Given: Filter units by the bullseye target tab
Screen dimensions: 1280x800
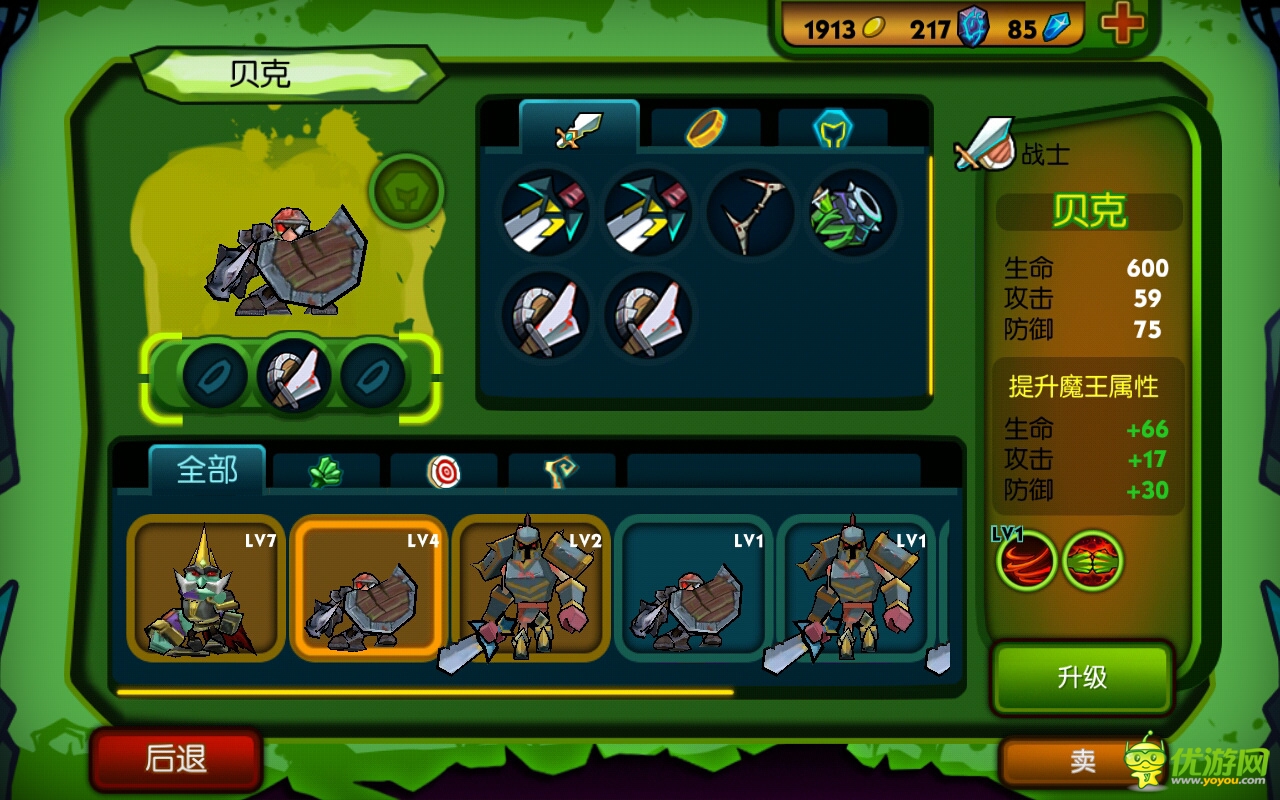Looking at the screenshot, I should 444,472.
